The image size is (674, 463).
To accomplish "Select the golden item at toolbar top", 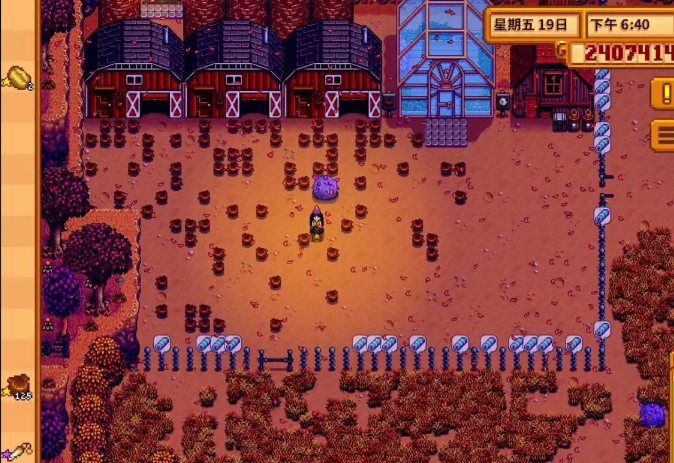I will point(18,77).
